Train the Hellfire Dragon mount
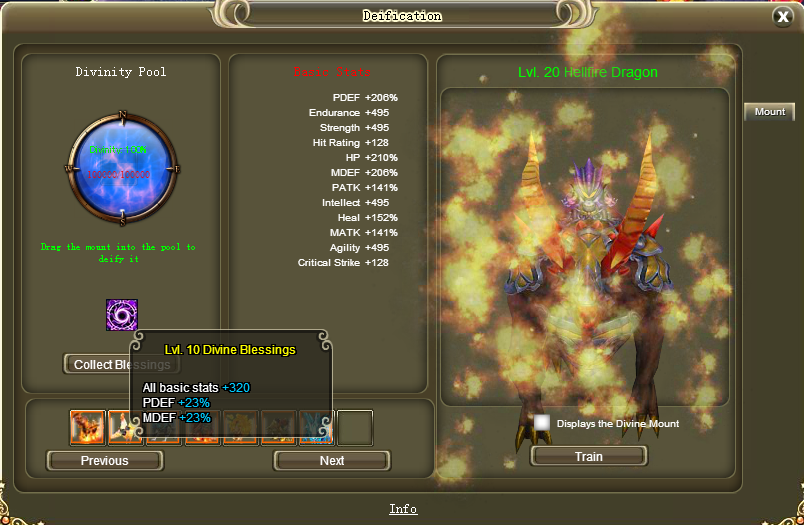This screenshot has height=525, width=804. coord(589,456)
